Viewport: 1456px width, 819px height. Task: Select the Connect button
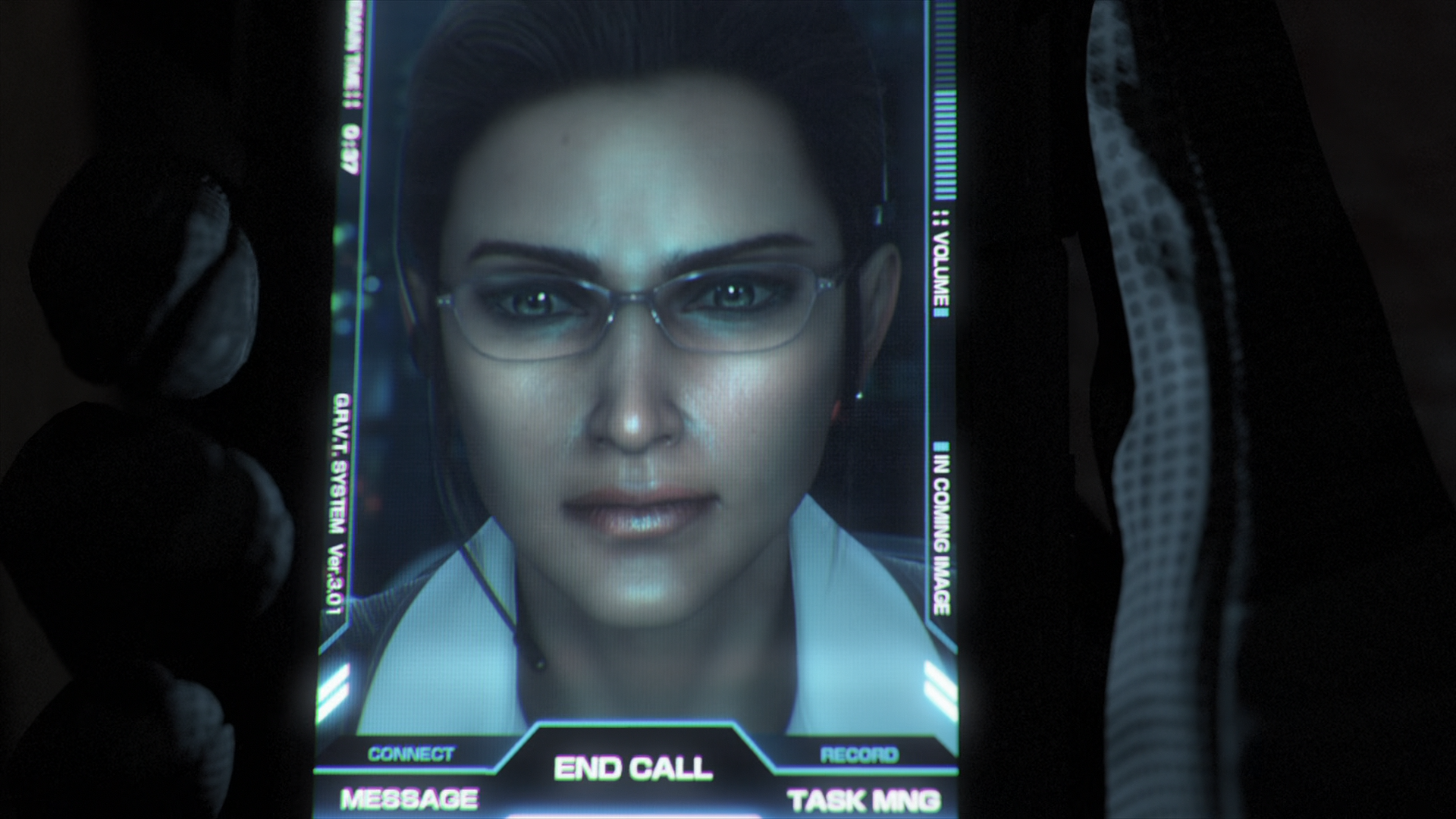pos(410,754)
